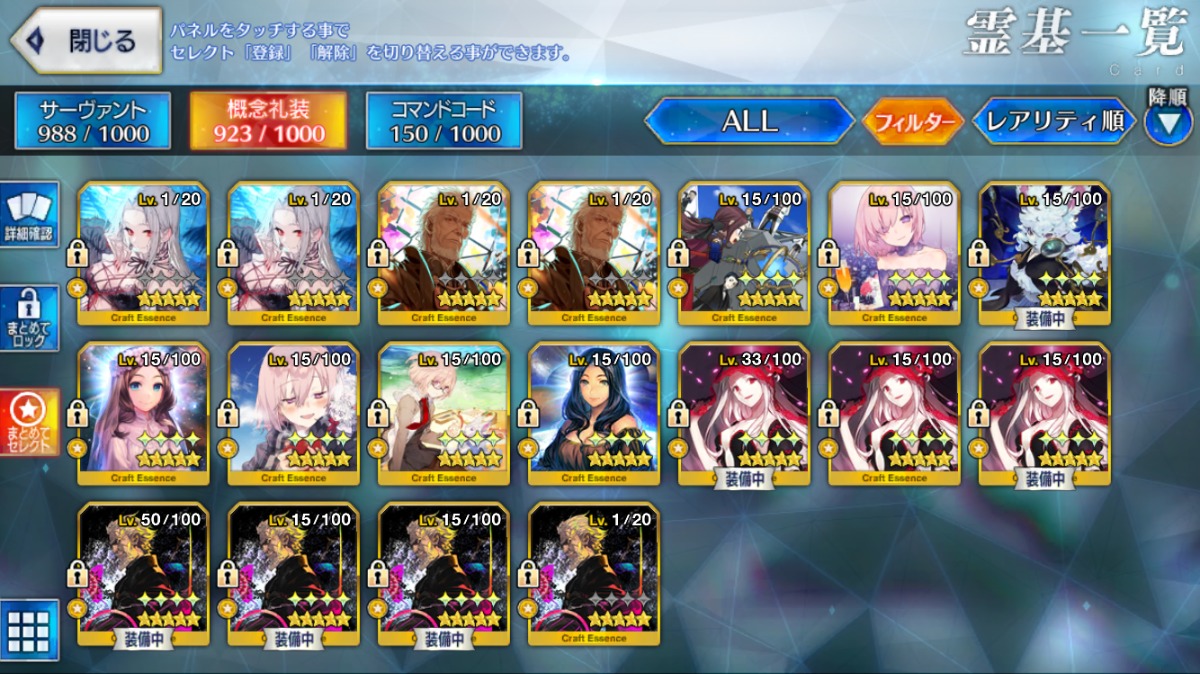The width and height of the screenshot is (1200, 674).
Task: Activate まとめてセレクト bulk select
Action: (29, 422)
